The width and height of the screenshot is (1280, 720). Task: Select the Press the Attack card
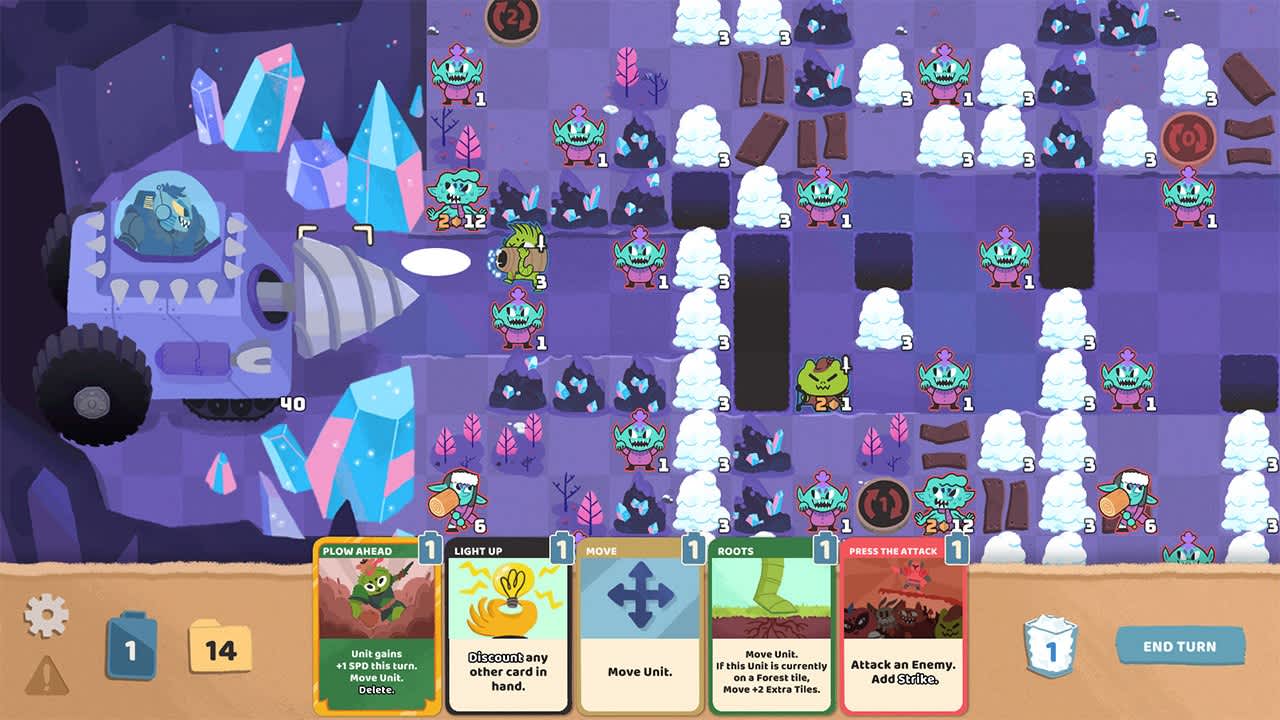pos(905,630)
